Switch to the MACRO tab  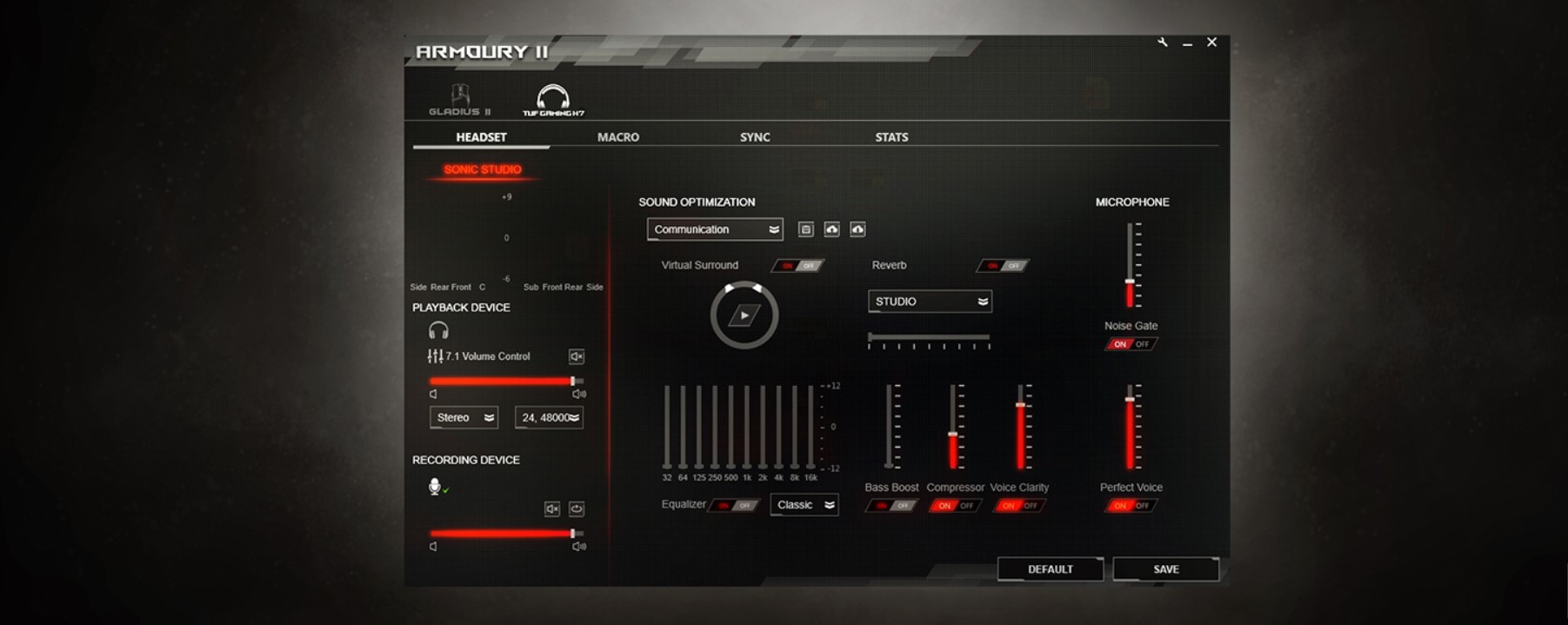pos(617,137)
